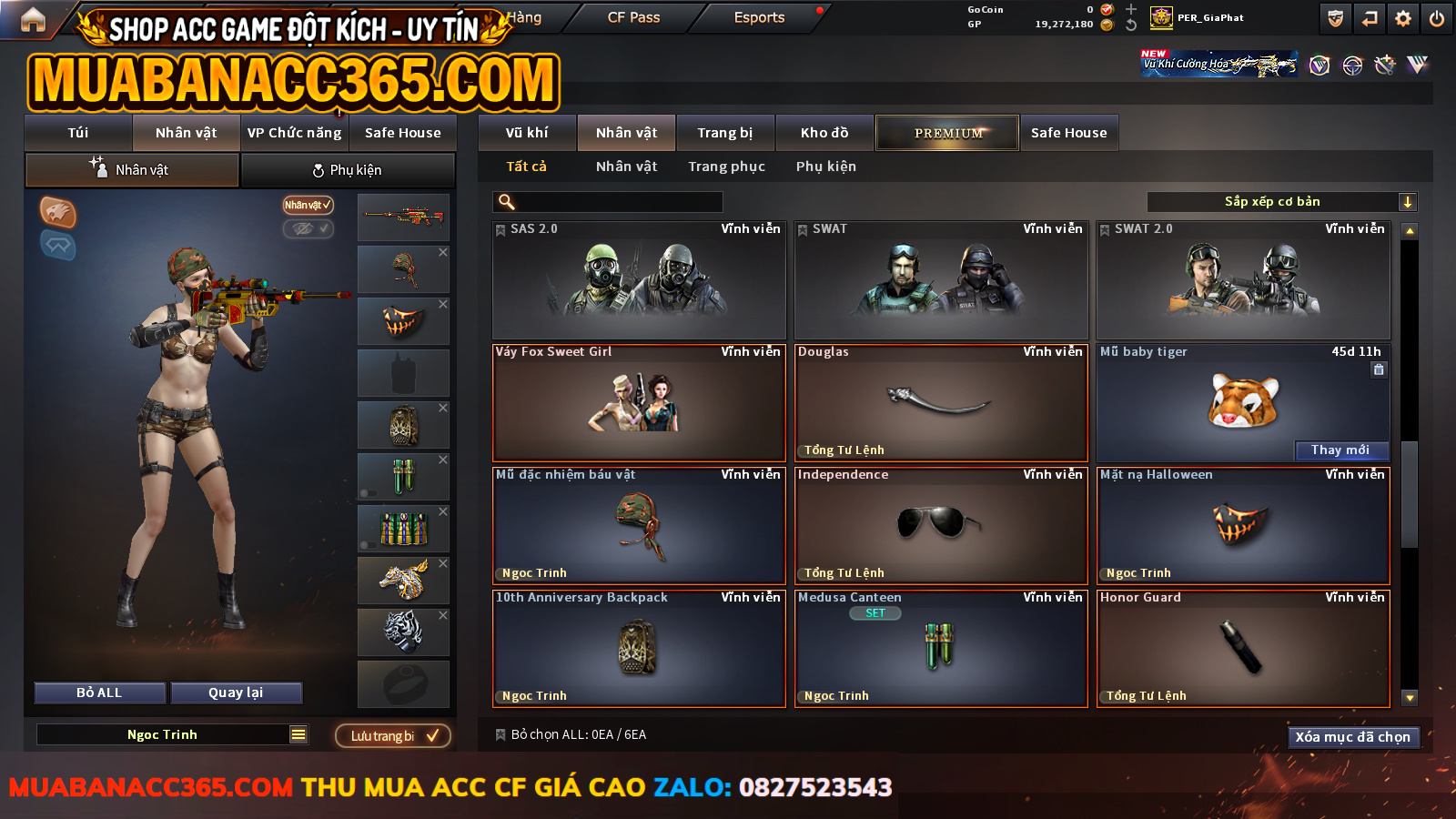Pick the Mặt nạ Halloween mask item
The height and width of the screenshot is (819, 1456).
pos(1243,526)
